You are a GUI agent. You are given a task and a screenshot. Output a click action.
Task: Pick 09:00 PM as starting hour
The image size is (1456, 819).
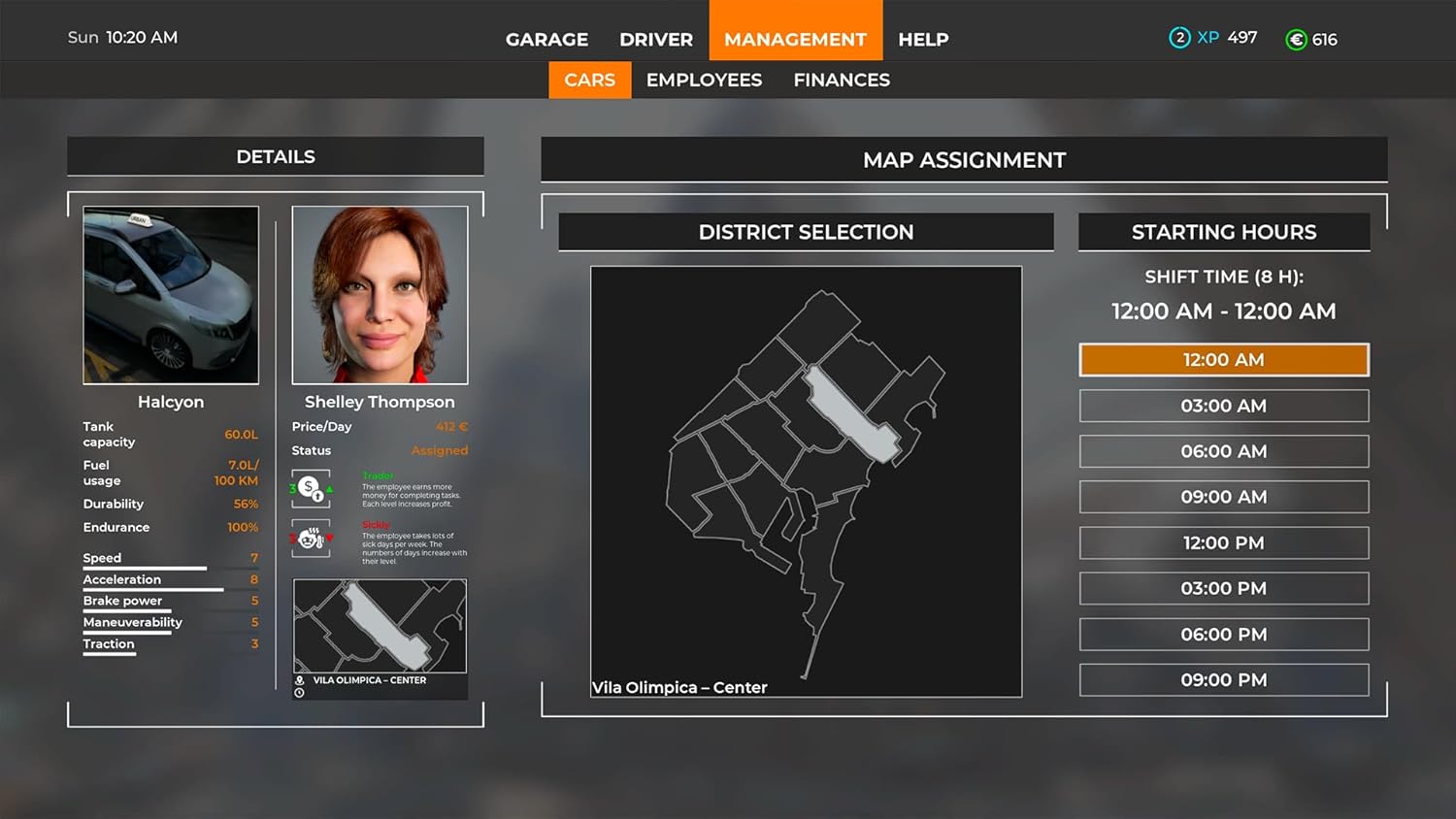[1223, 680]
